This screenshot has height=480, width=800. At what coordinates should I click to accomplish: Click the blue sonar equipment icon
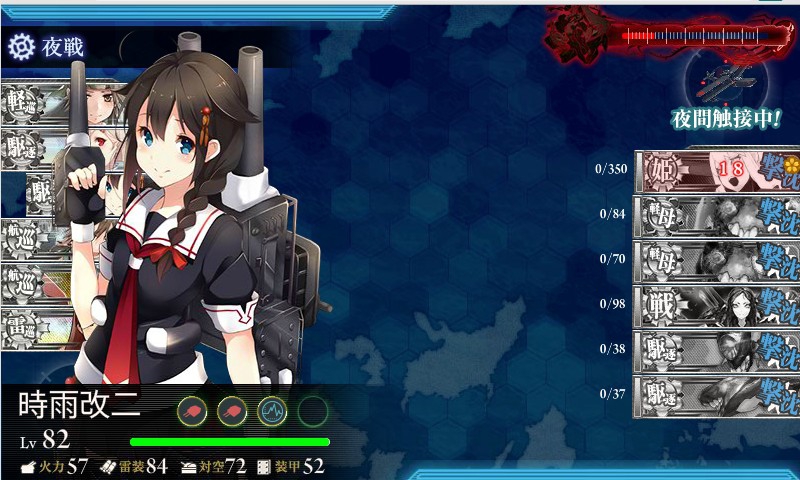click(x=272, y=410)
